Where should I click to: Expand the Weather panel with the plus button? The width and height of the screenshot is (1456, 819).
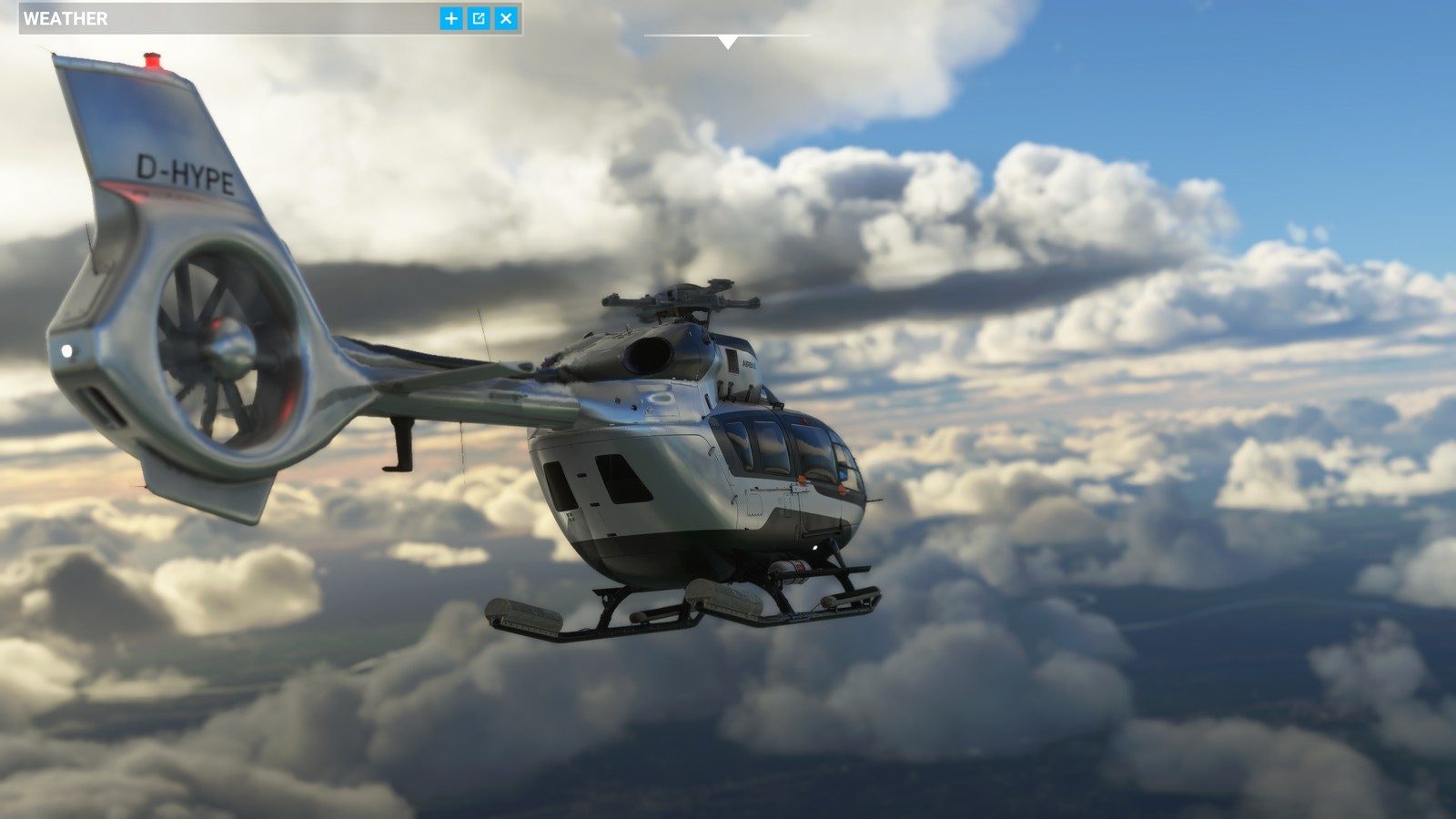(451, 18)
